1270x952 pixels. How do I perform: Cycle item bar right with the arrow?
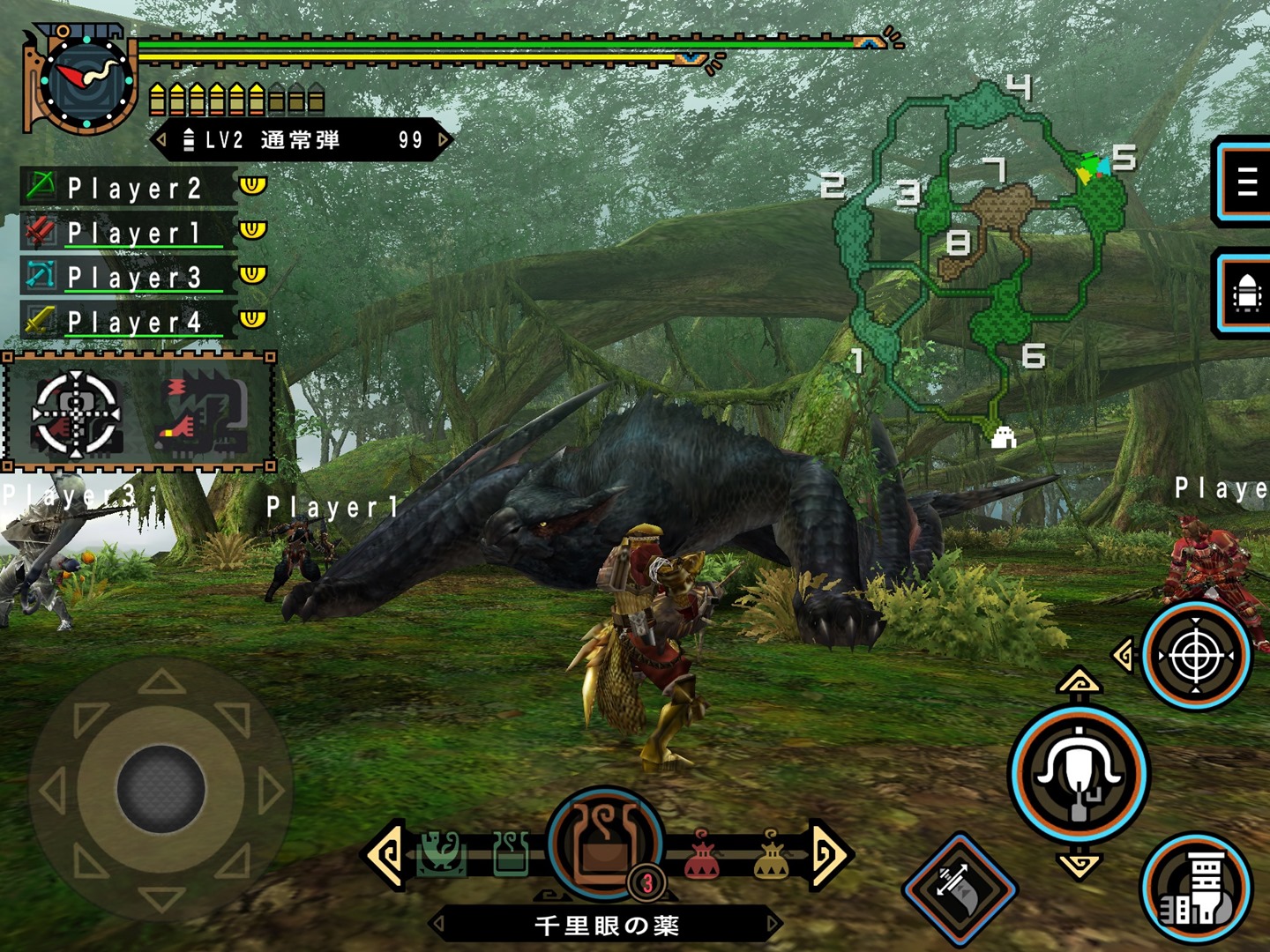tap(829, 853)
